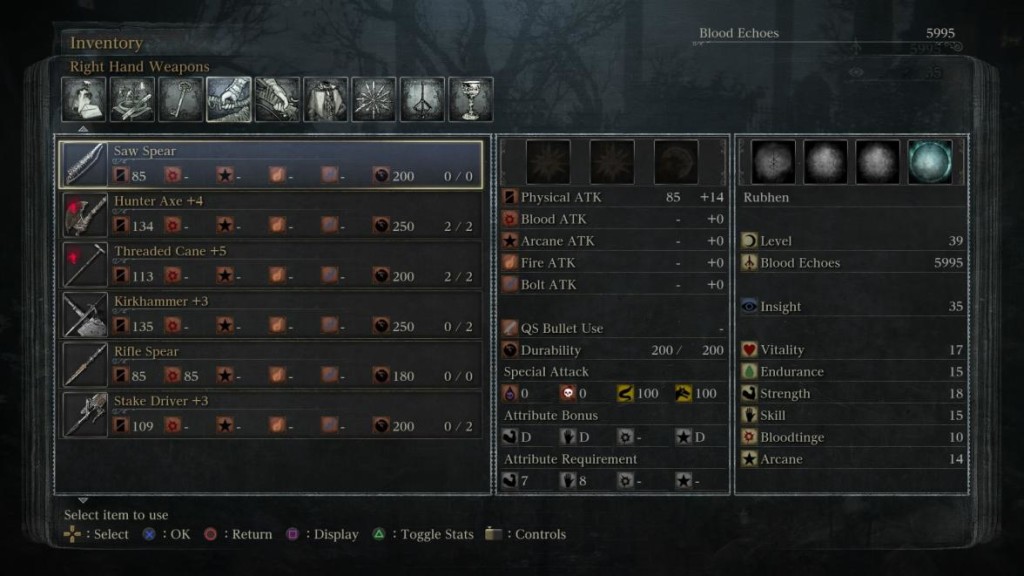The height and width of the screenshot is (576, 1024).
Task: Open the blood gems tab with starburst icon
Action: point(373,99)
